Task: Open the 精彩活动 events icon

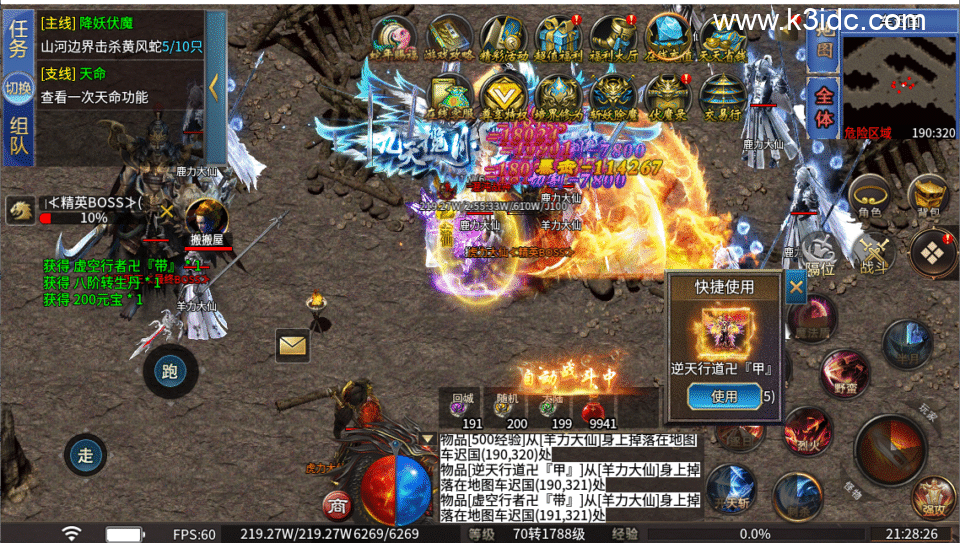Action: click(x=504, y=40)
